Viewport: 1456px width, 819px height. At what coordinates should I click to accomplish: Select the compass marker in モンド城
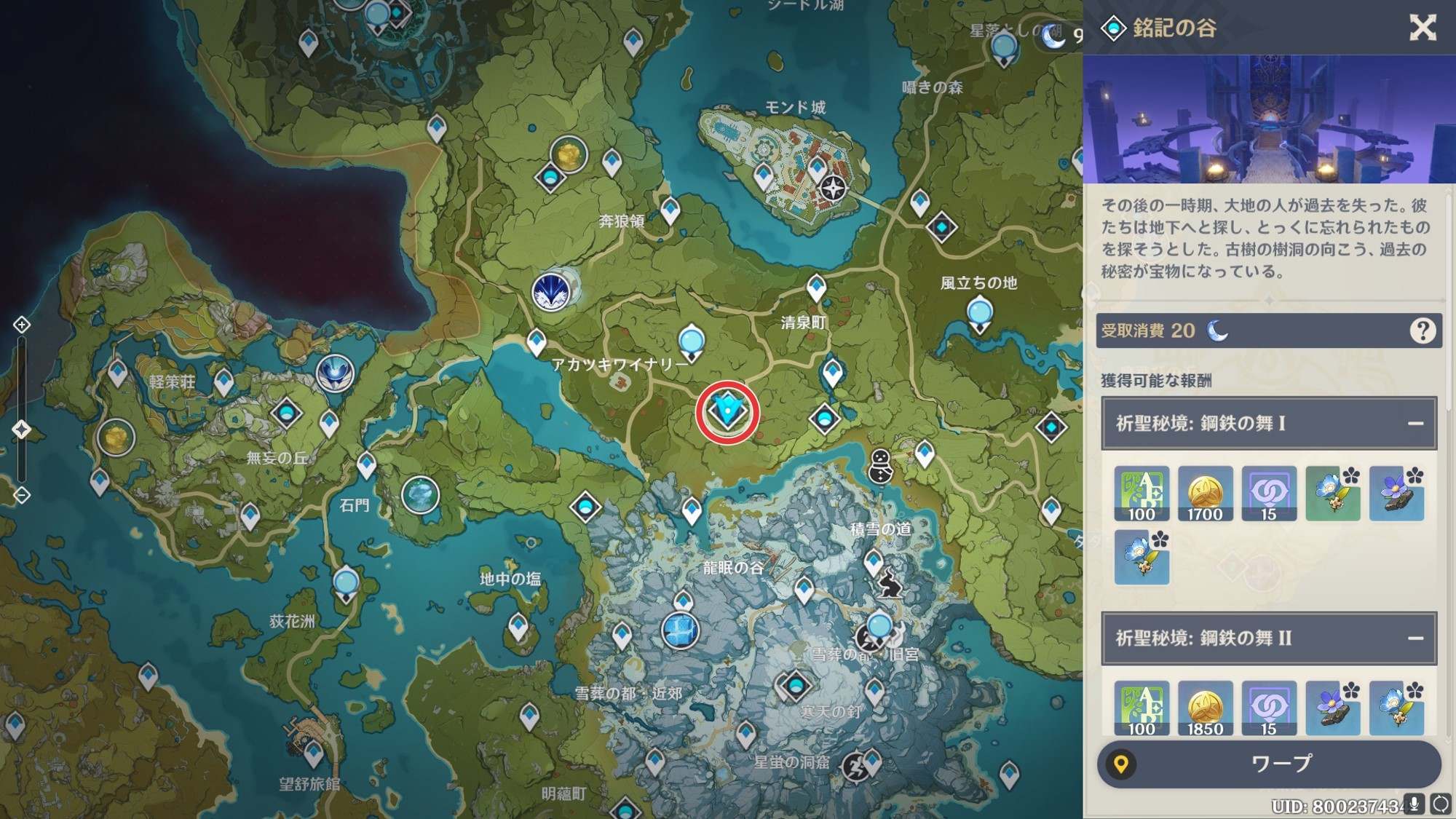click(833, 187)
